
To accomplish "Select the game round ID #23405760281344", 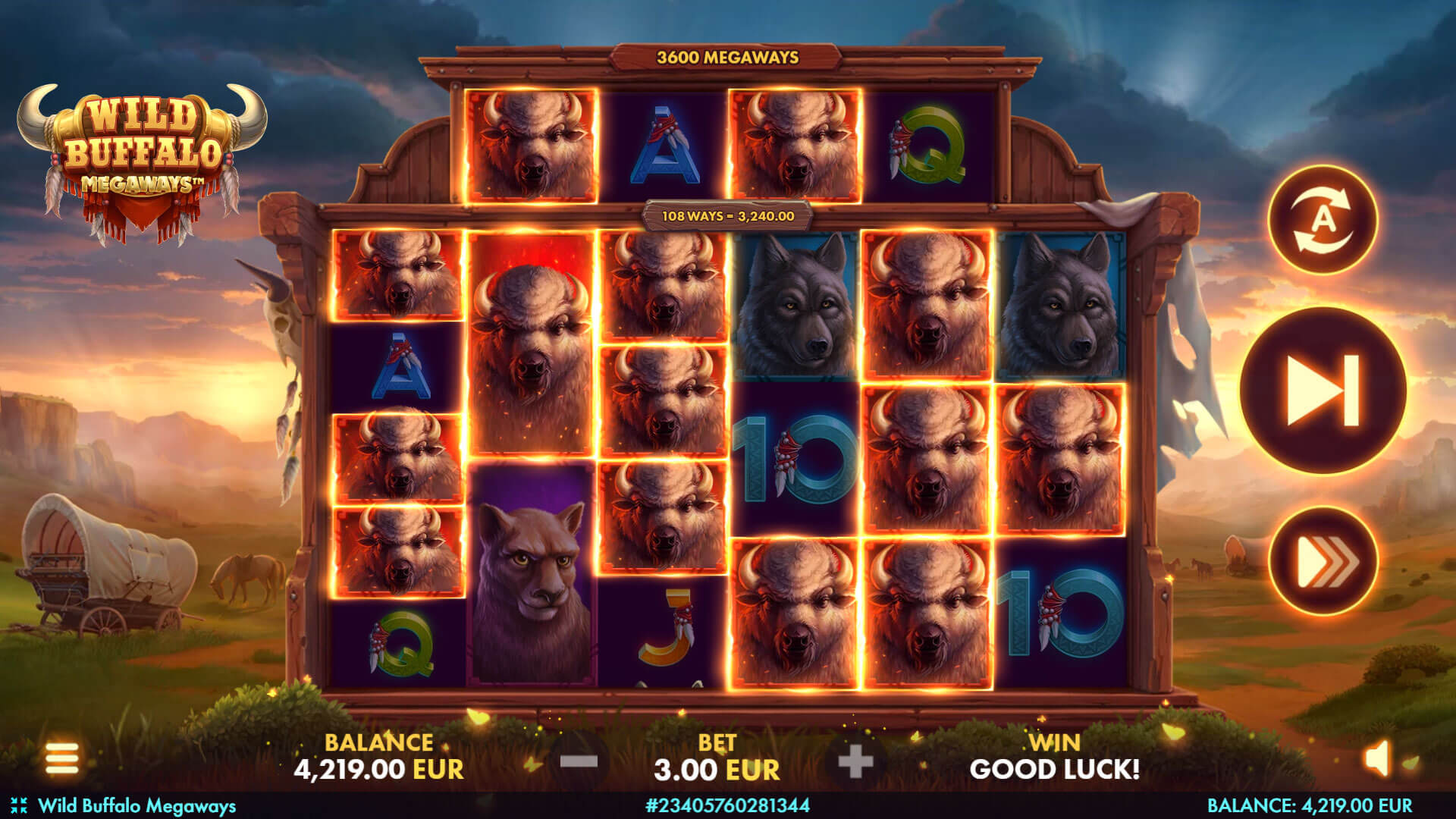I will pos(728,807).
